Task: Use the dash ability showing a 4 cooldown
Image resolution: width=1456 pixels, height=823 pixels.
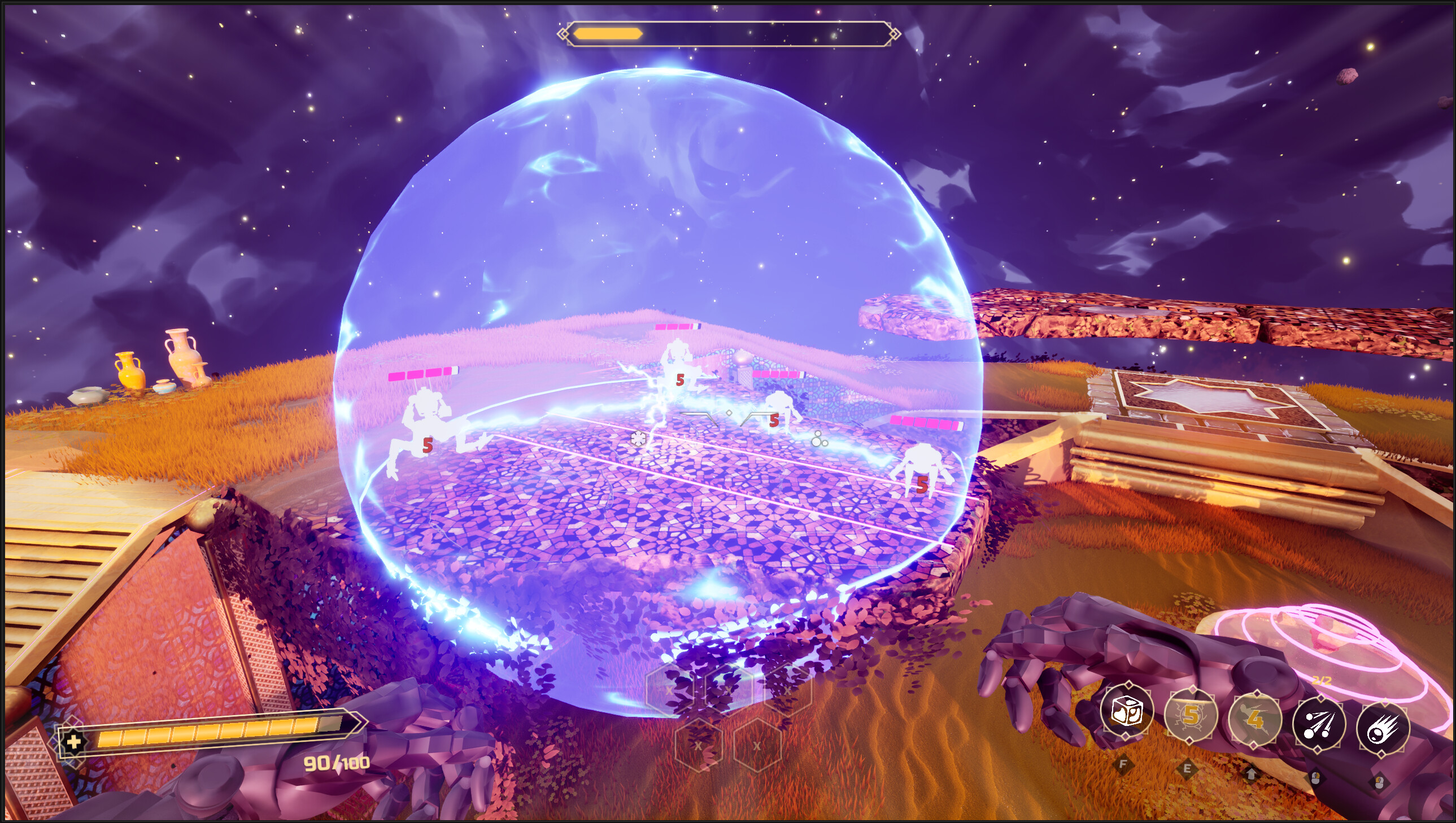Action: pyautogui.click(x=1256, y=721)
